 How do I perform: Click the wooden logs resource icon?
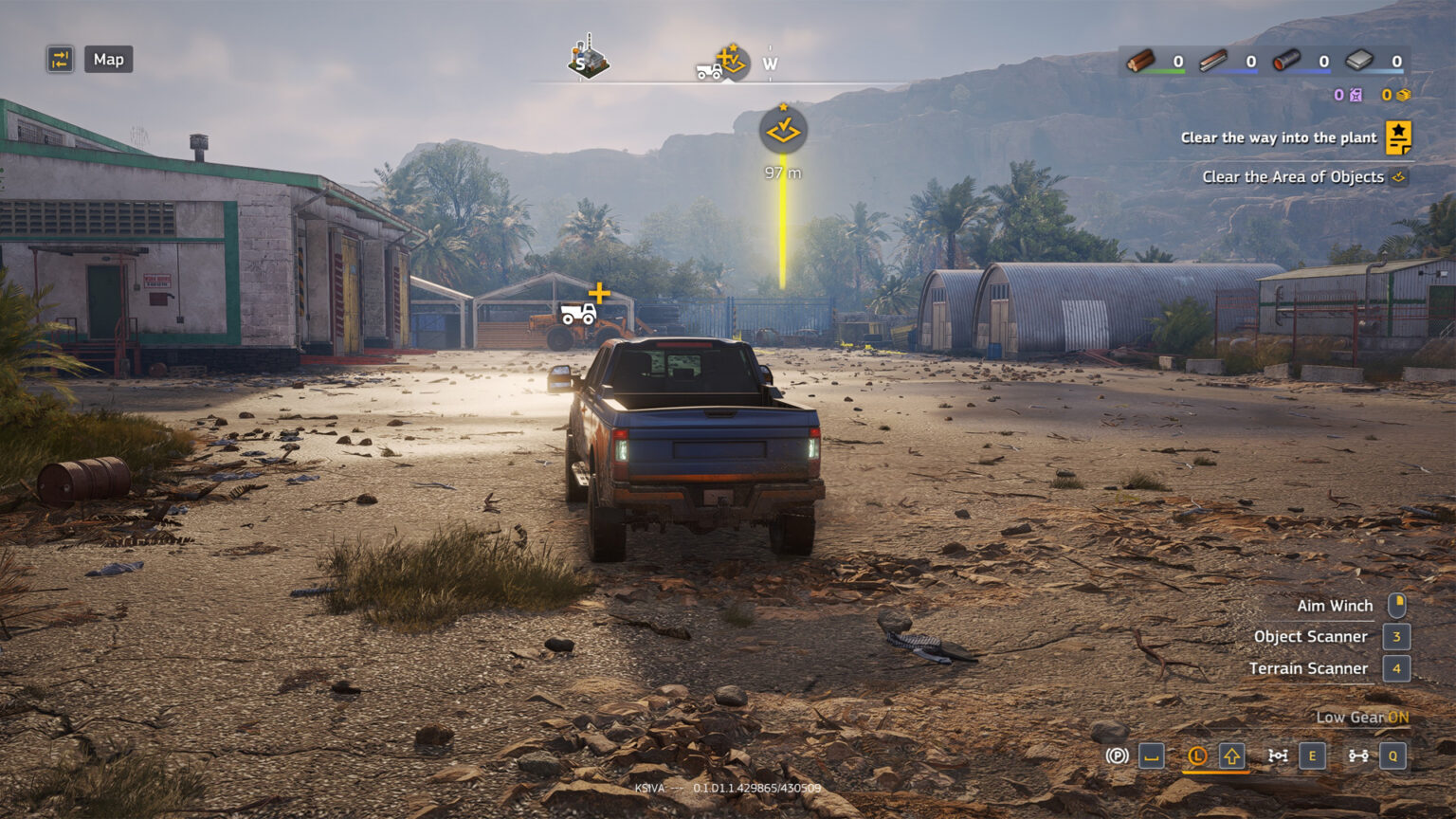[x=1141, y=62]
